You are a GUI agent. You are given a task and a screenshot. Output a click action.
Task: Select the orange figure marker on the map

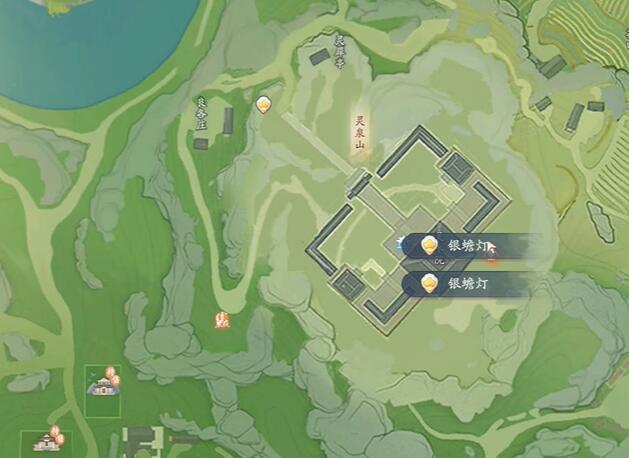pos(224,320)
